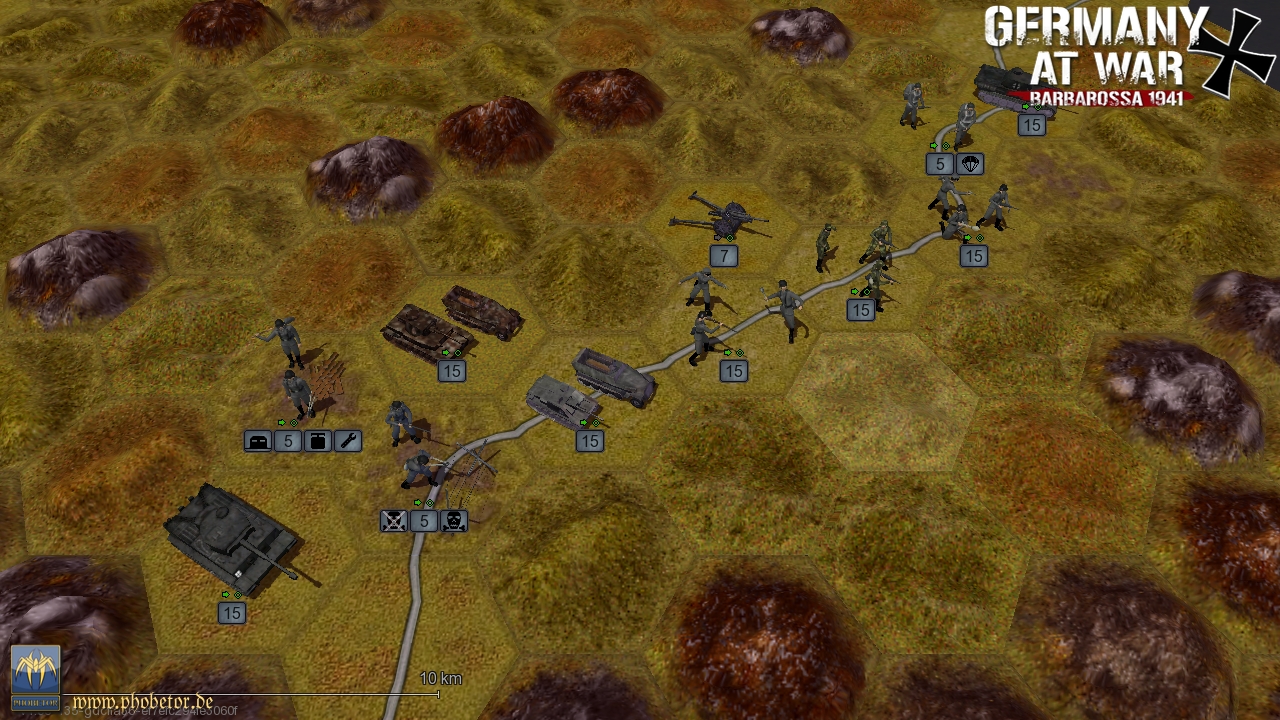
Task: Click the 15 badge beneath the heavy tank
Action: (x=231, y=614)
